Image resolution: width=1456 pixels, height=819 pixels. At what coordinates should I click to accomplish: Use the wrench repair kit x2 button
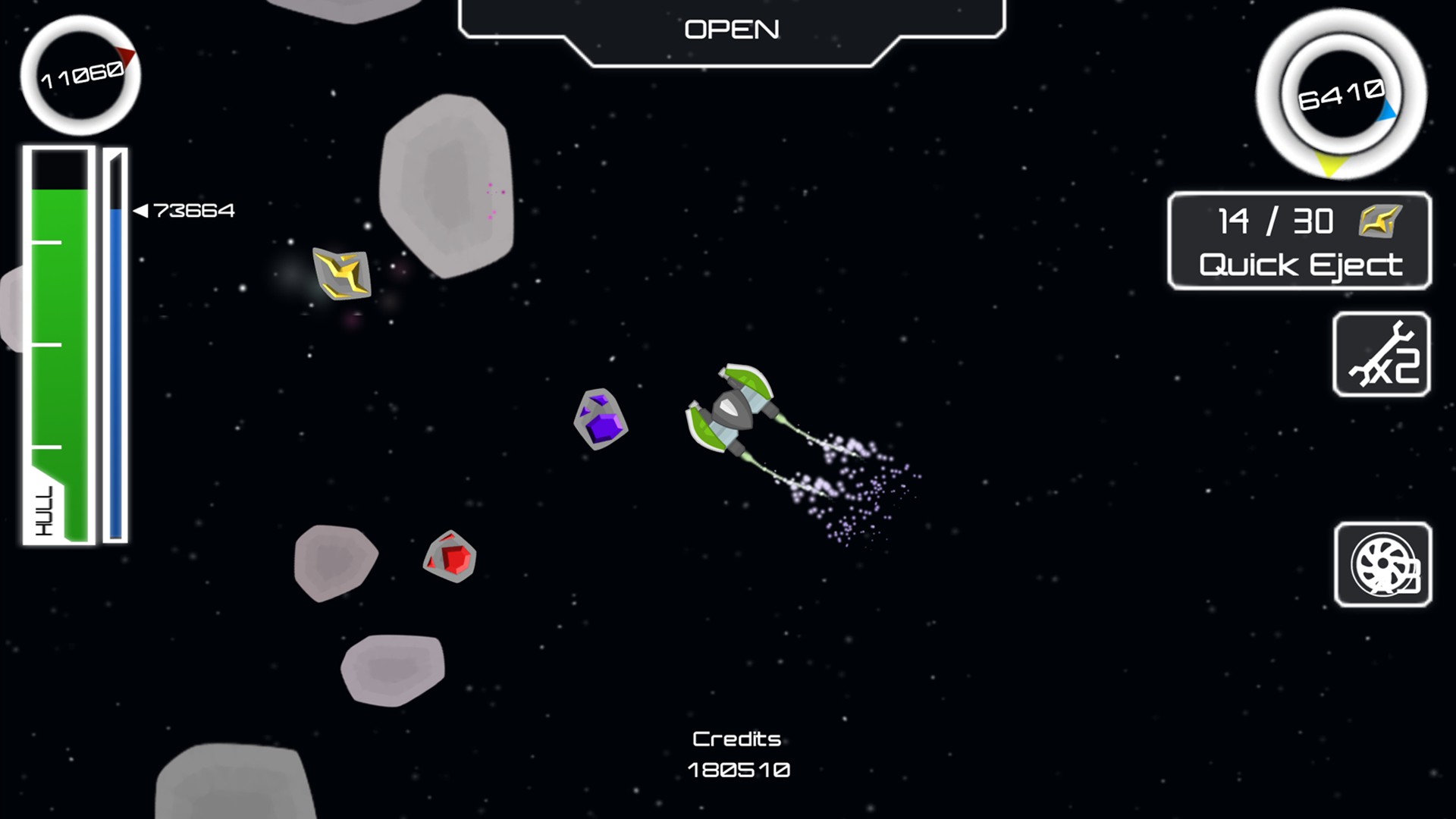pos(1381,354)
